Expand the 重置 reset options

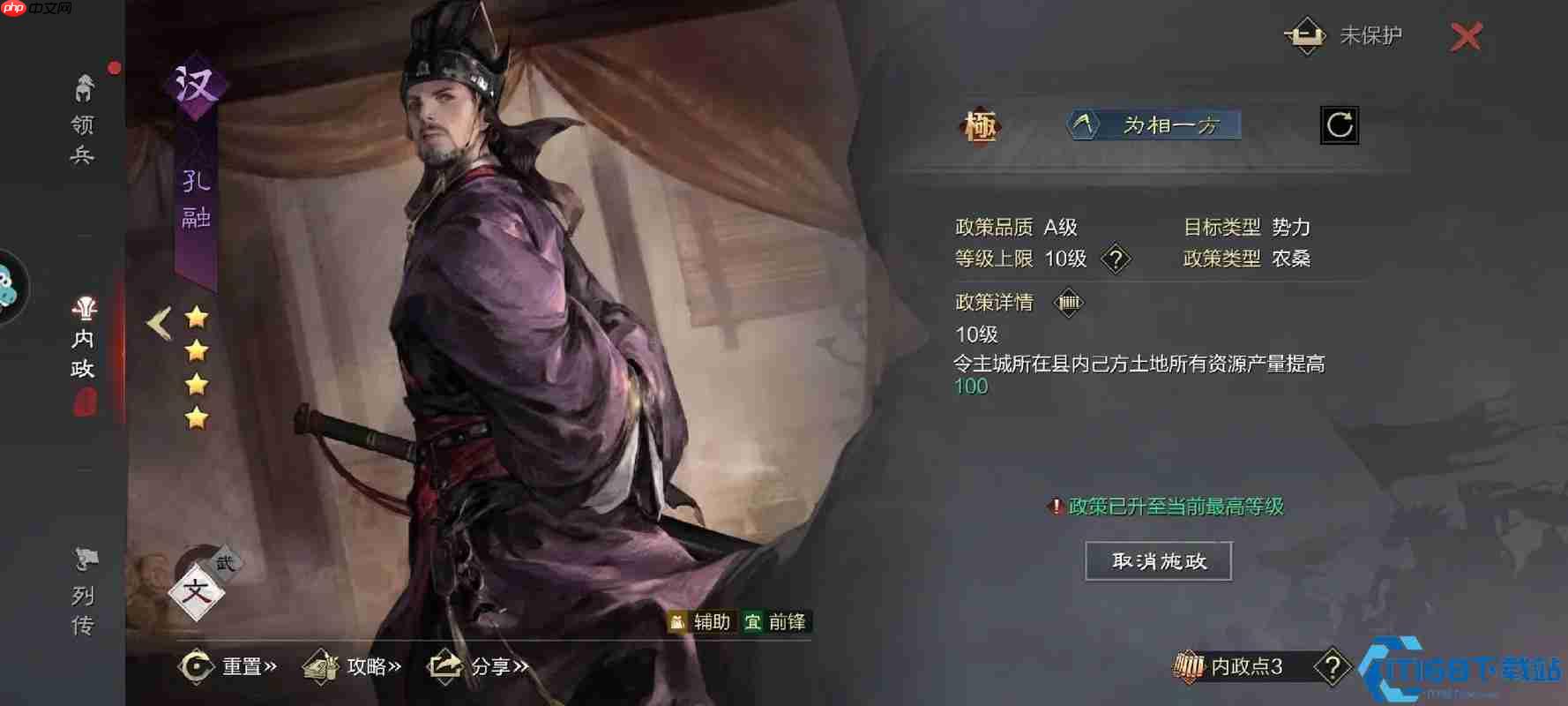(231, 668)
